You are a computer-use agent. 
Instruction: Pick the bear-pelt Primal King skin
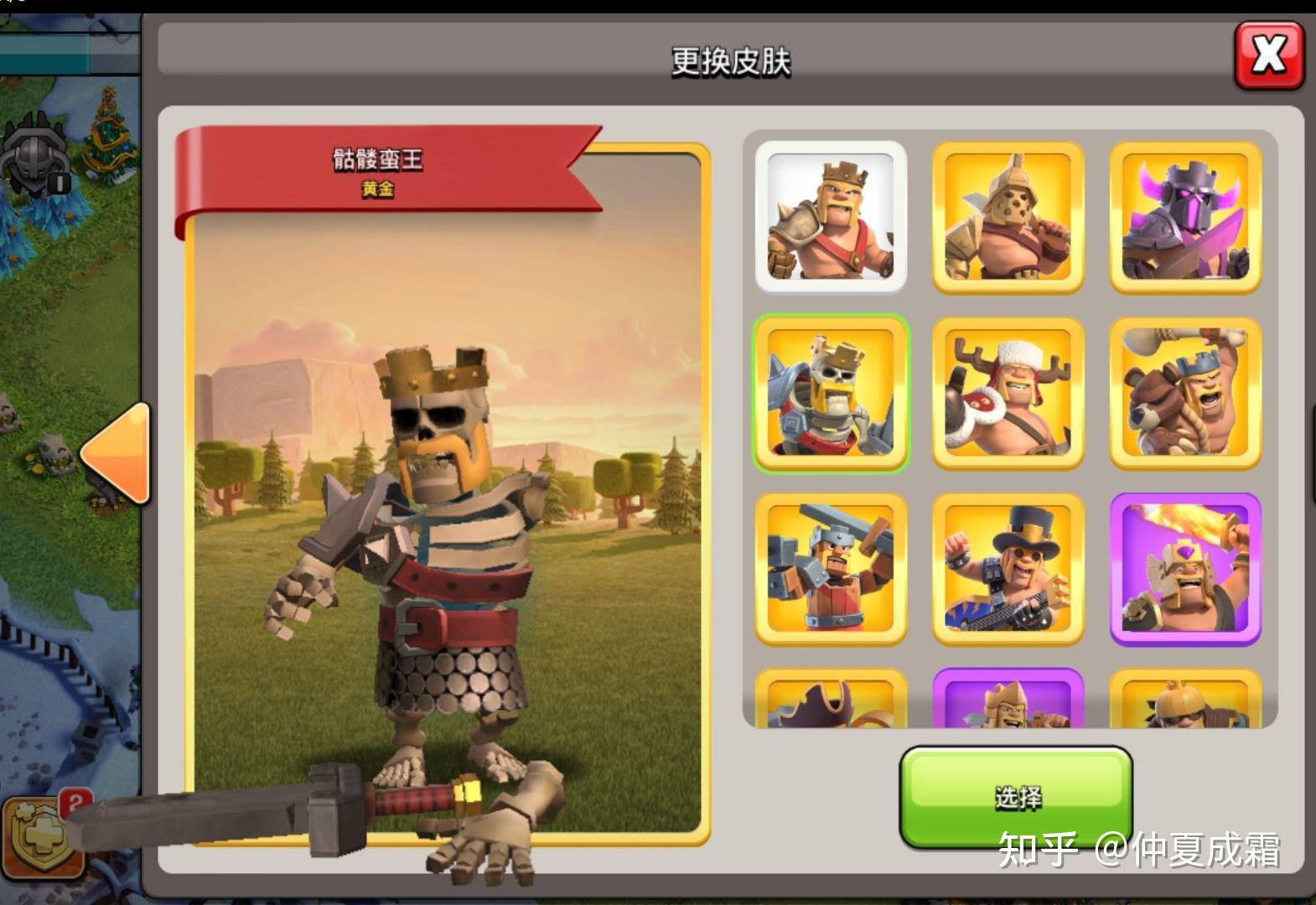pyautogui.click(x=1185, y=393)
